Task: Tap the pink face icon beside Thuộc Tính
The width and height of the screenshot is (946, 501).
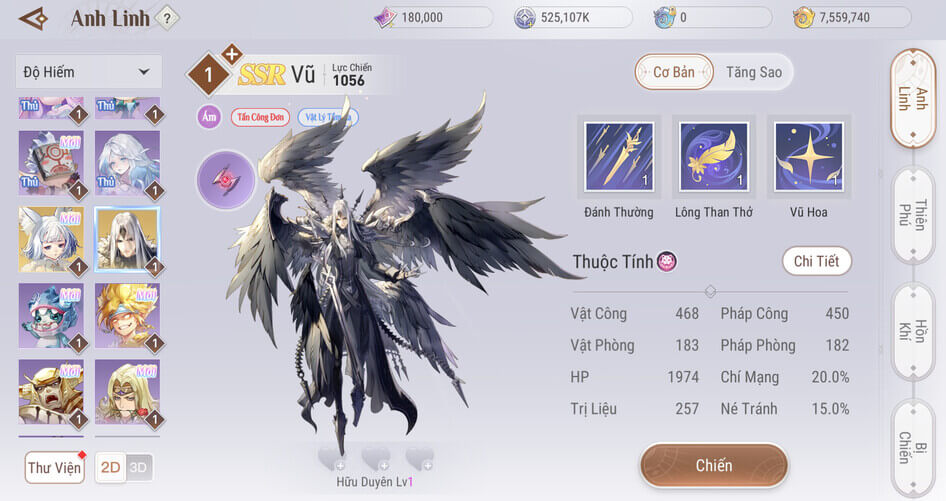Action: [668, 262]
